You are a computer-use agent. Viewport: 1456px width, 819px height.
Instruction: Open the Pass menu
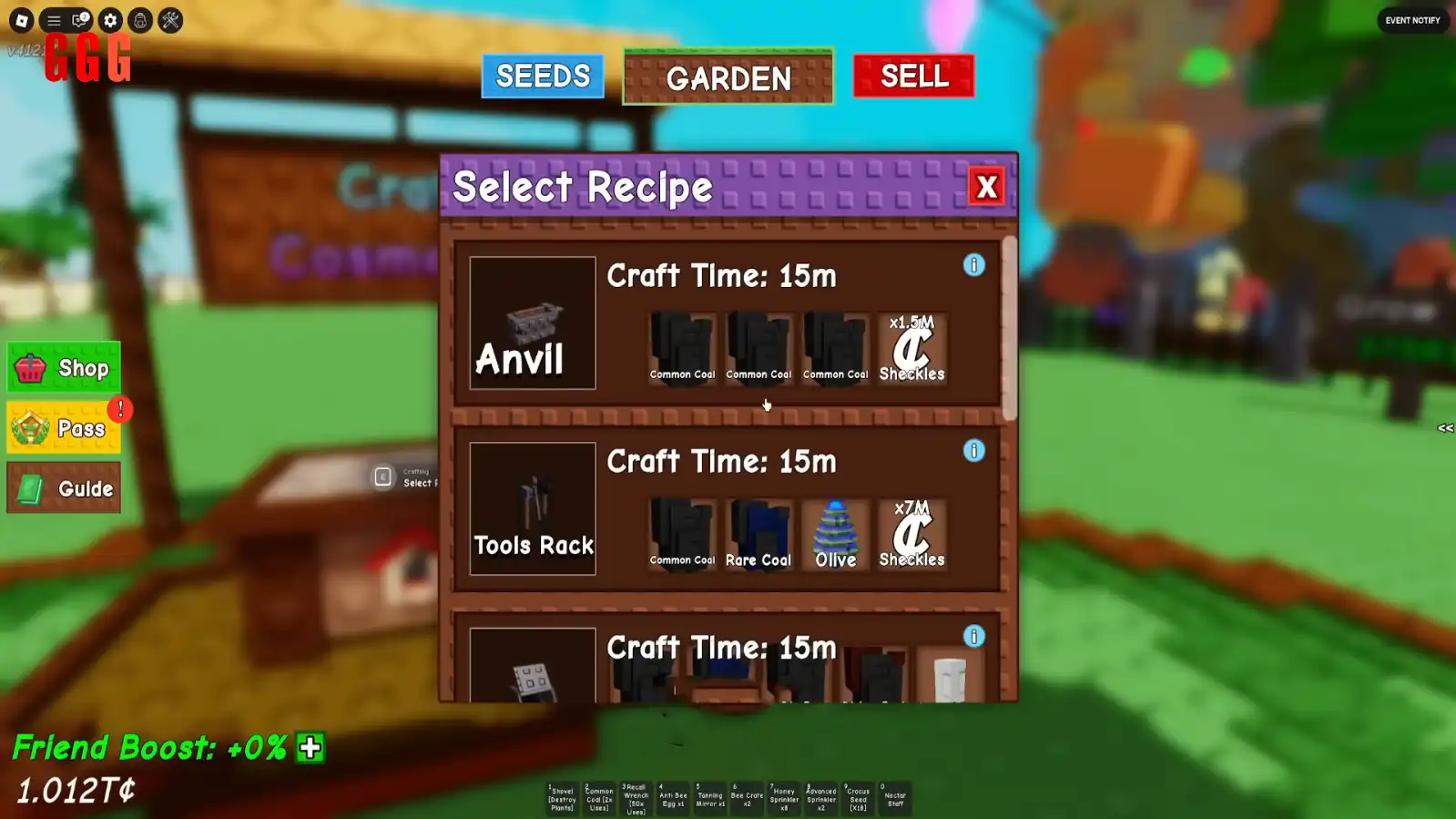[64, 428]
